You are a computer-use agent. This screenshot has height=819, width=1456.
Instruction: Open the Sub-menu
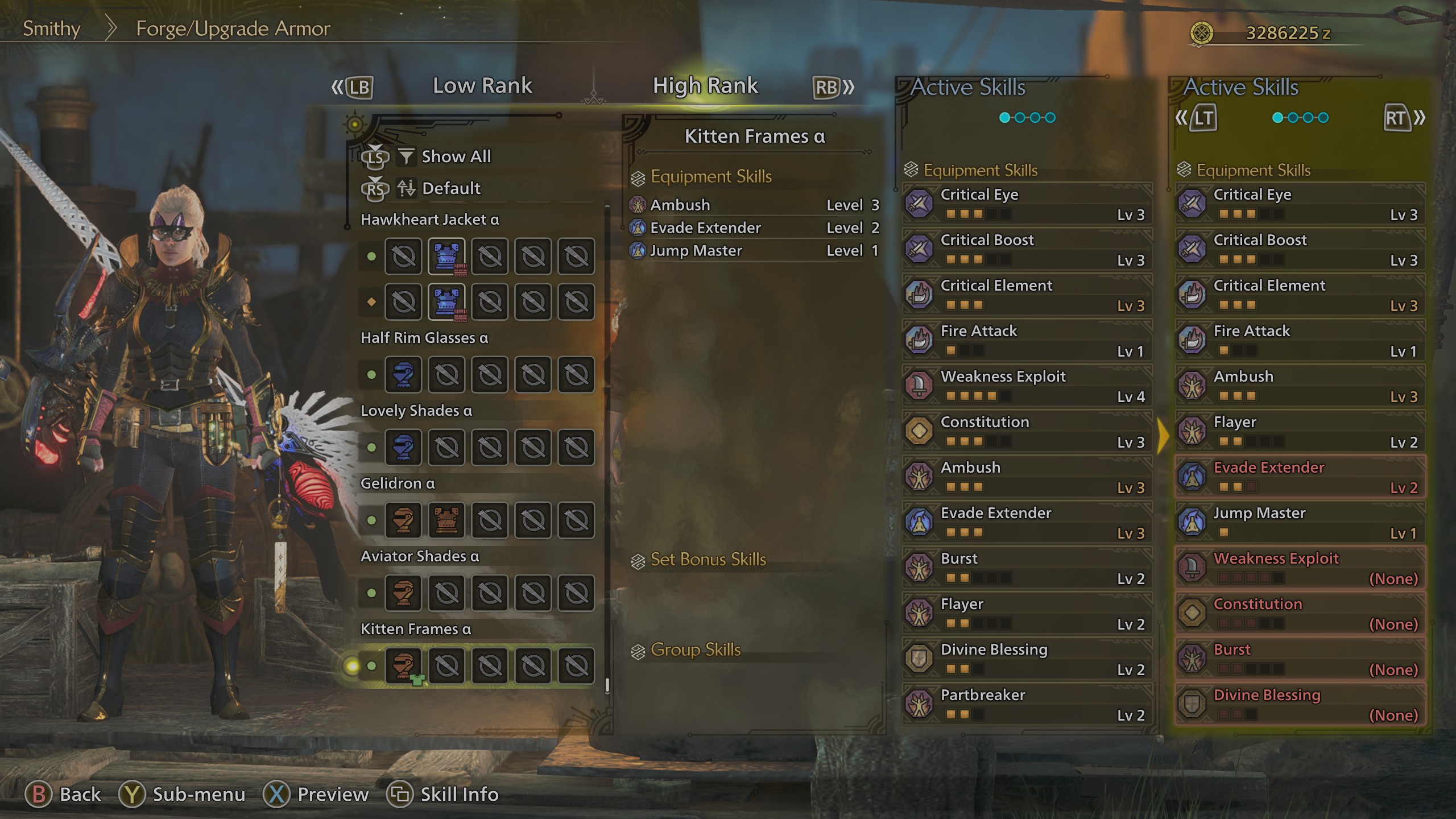click(x=196, y=794)
